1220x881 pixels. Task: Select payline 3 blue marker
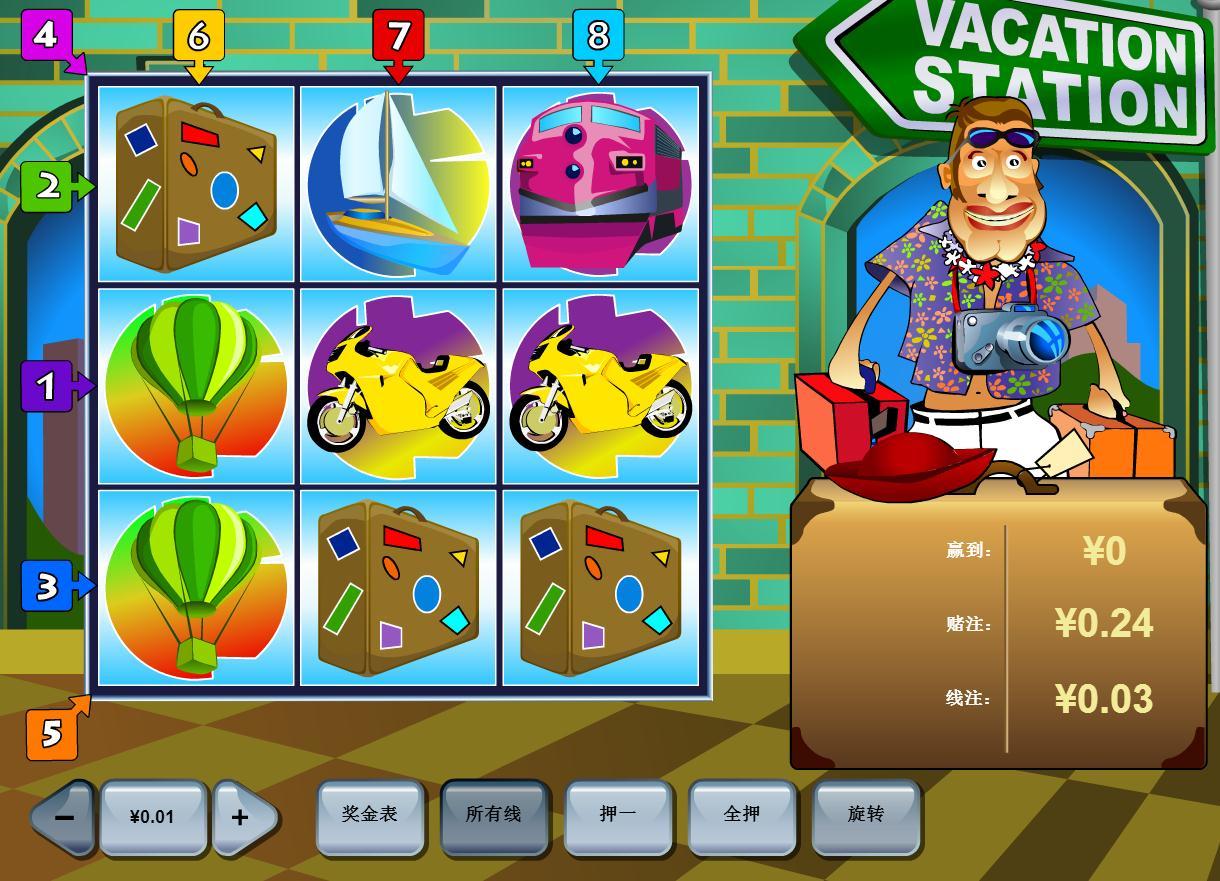coord(47,587)
